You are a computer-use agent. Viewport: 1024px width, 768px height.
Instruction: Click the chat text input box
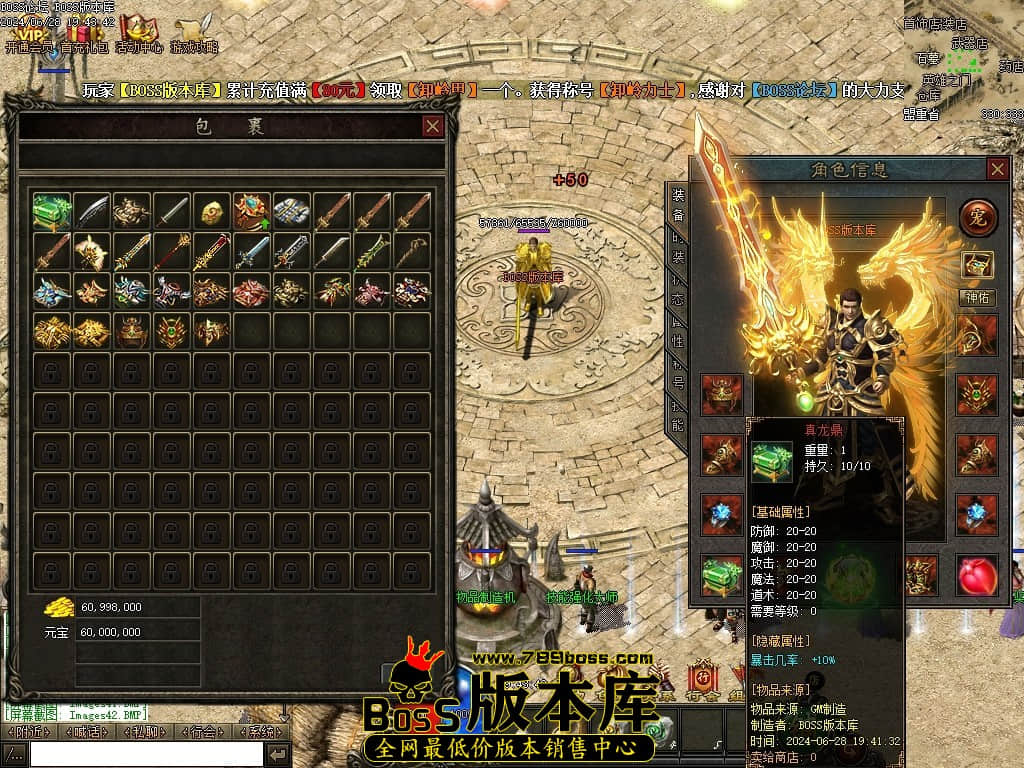[x=145, y=754]
